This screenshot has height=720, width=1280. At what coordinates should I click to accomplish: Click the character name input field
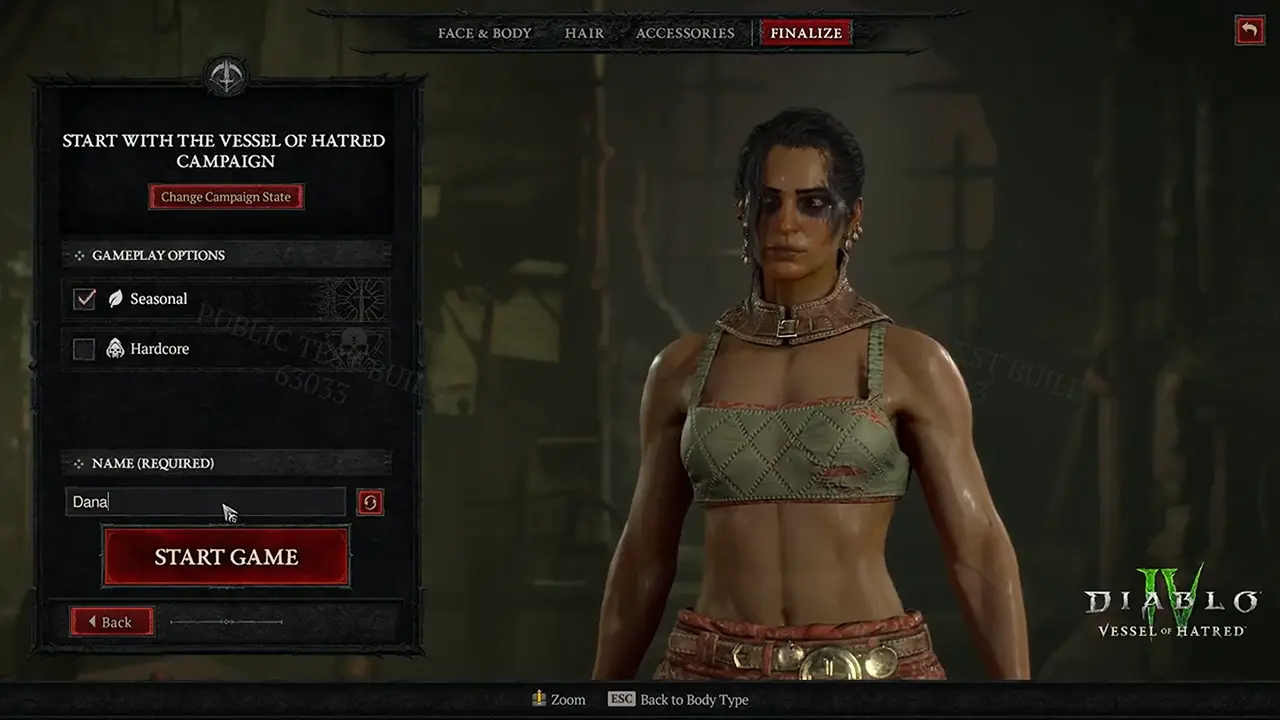(205, 502)
